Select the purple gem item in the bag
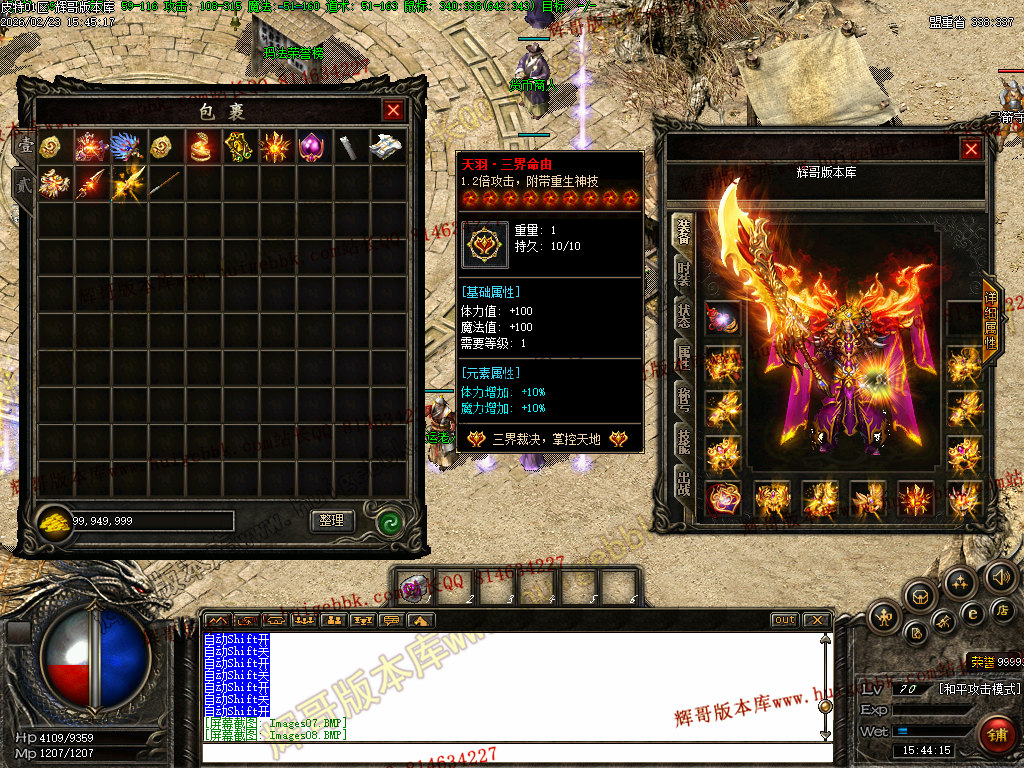 312,146
